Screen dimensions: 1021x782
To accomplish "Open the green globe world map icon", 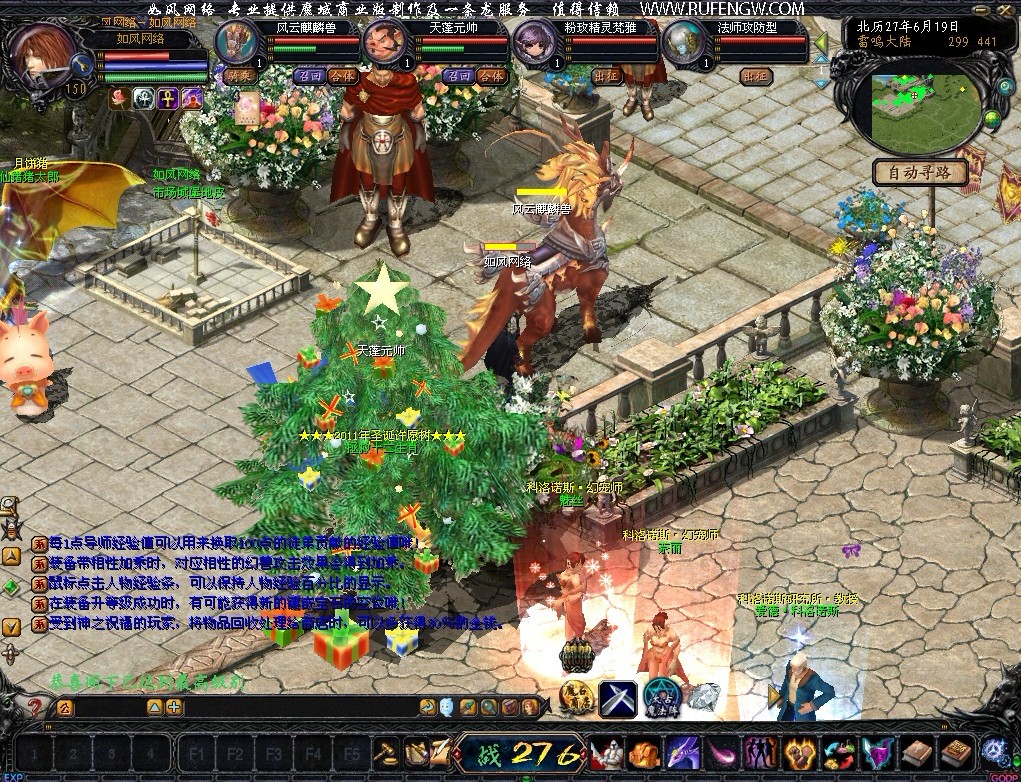I will [x=992, y=118].
